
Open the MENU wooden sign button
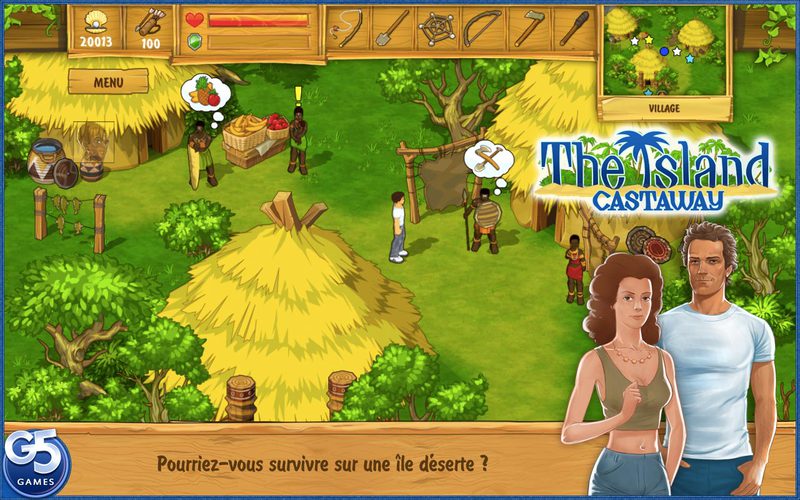tap(108, 82)
